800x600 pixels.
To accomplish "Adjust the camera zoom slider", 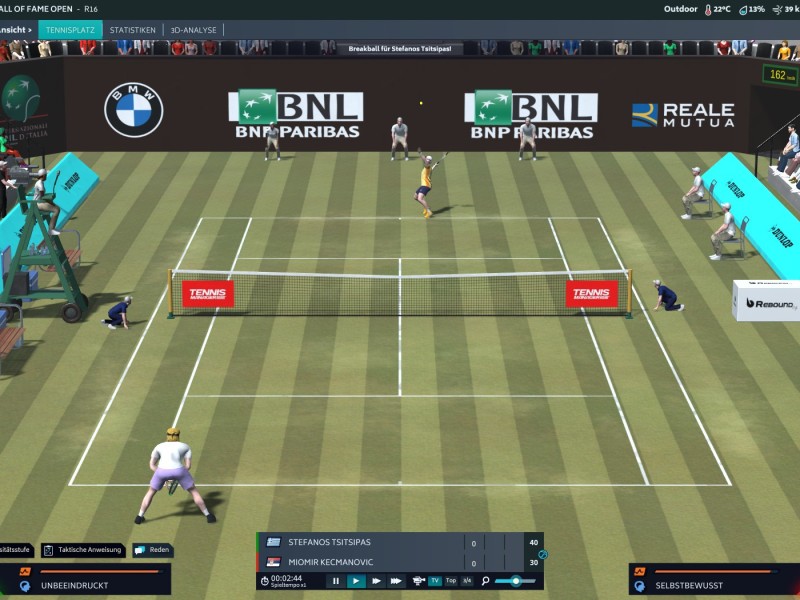I will [515, 580].
